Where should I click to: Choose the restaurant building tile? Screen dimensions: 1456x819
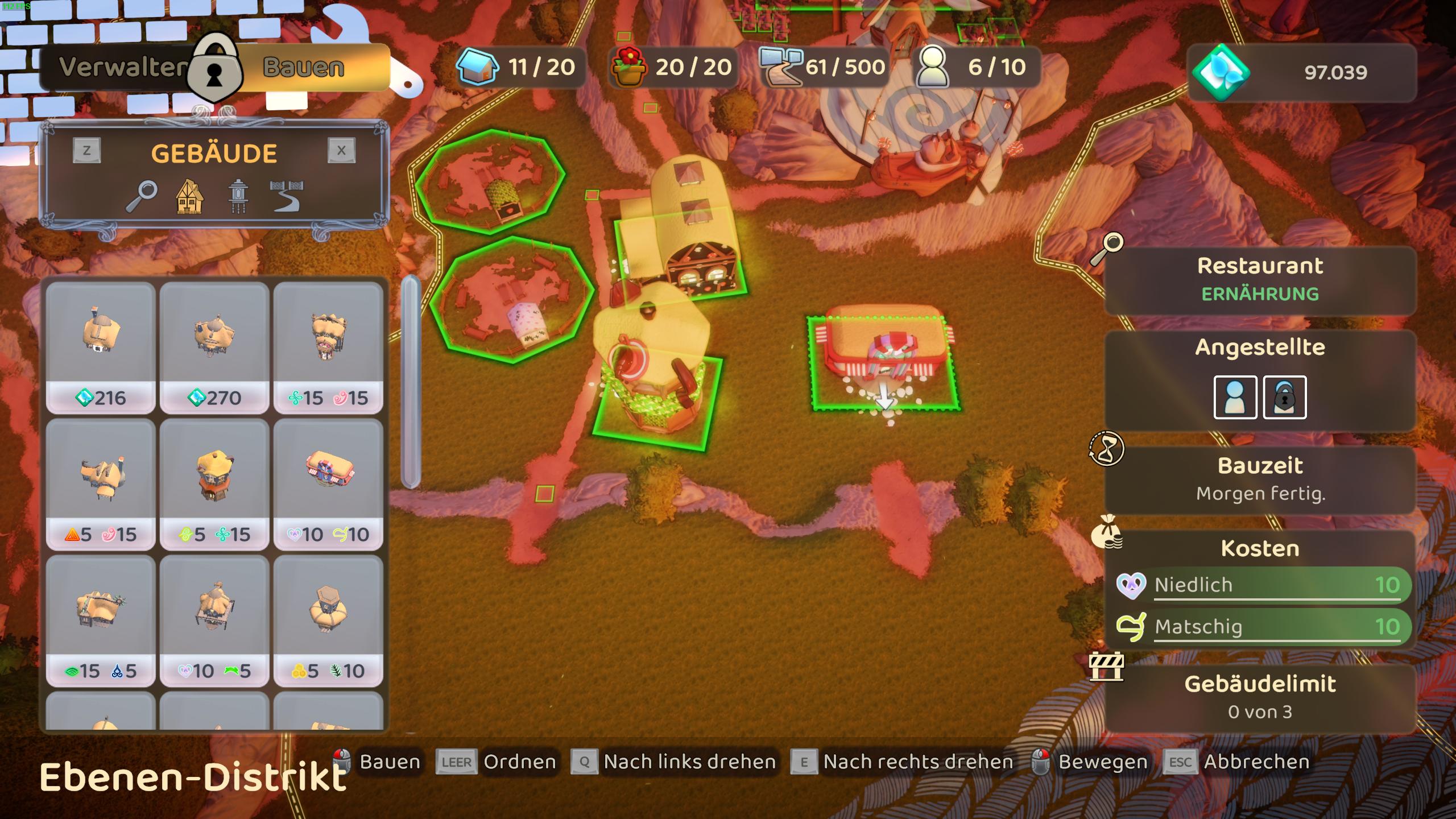(x=328, y=483)
